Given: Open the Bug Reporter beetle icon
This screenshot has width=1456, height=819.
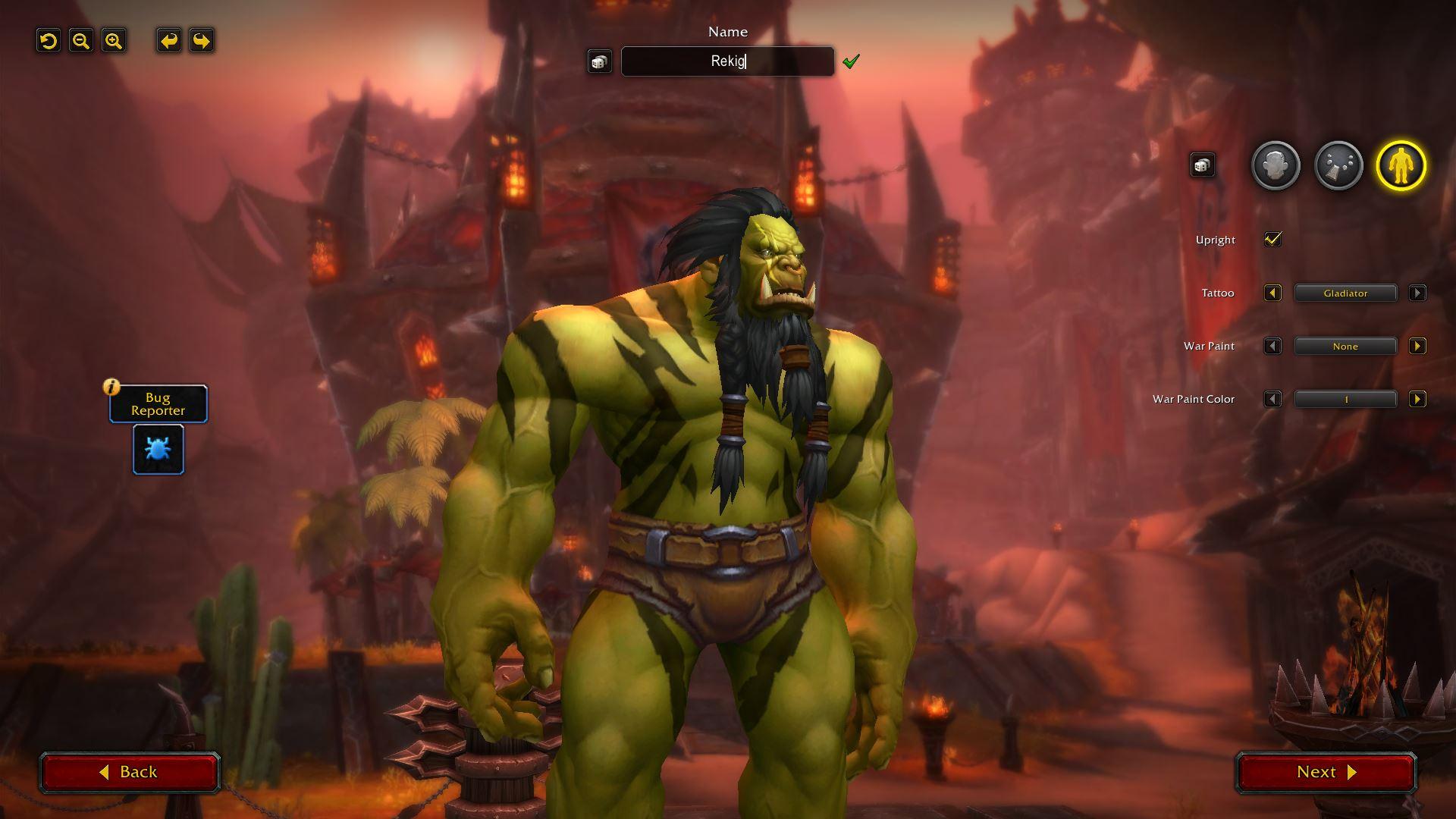Looking at the screenshot, I should 158,450.
